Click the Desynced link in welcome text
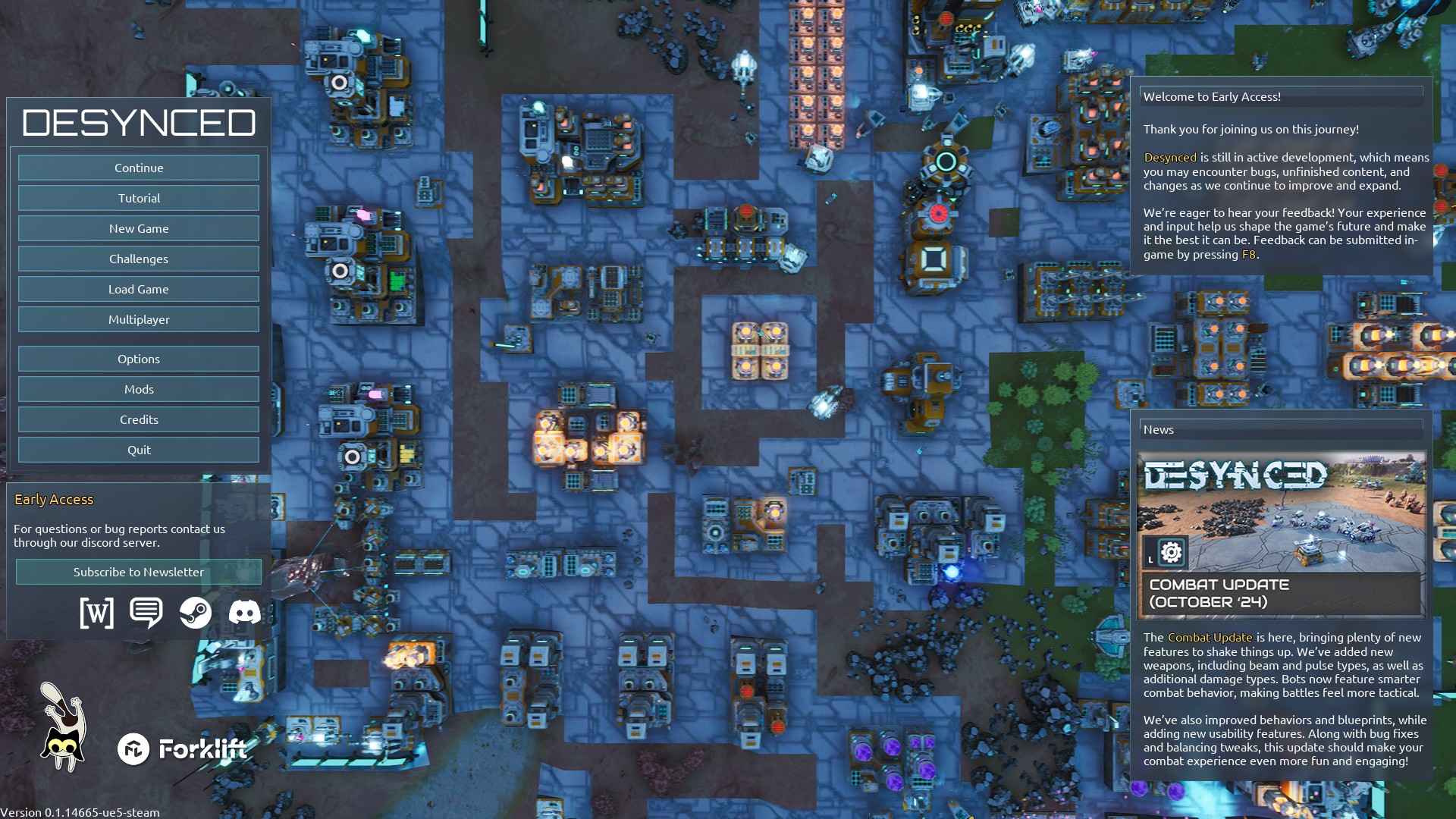This screenshot has height=819, width=1456. point(1170,158)
